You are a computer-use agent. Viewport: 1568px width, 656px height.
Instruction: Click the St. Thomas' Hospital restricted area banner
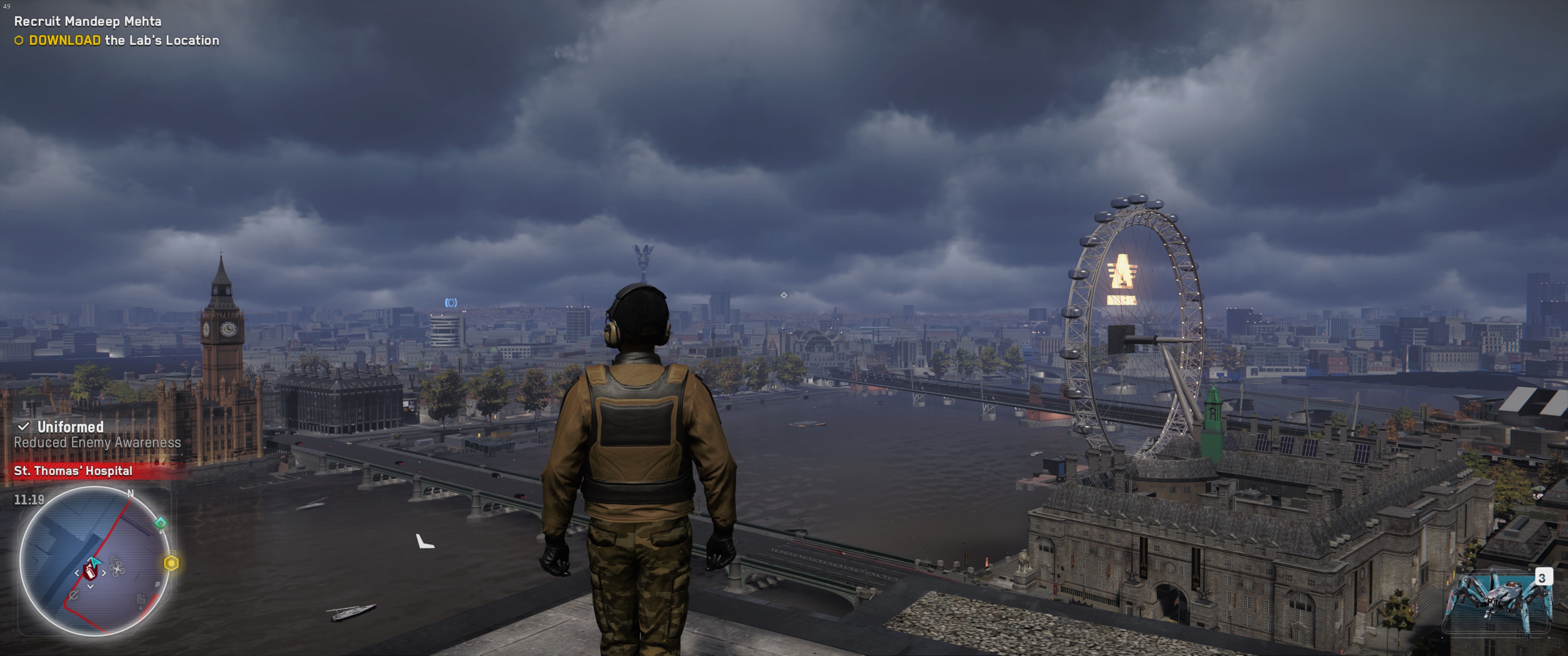(x=73, y=471)
